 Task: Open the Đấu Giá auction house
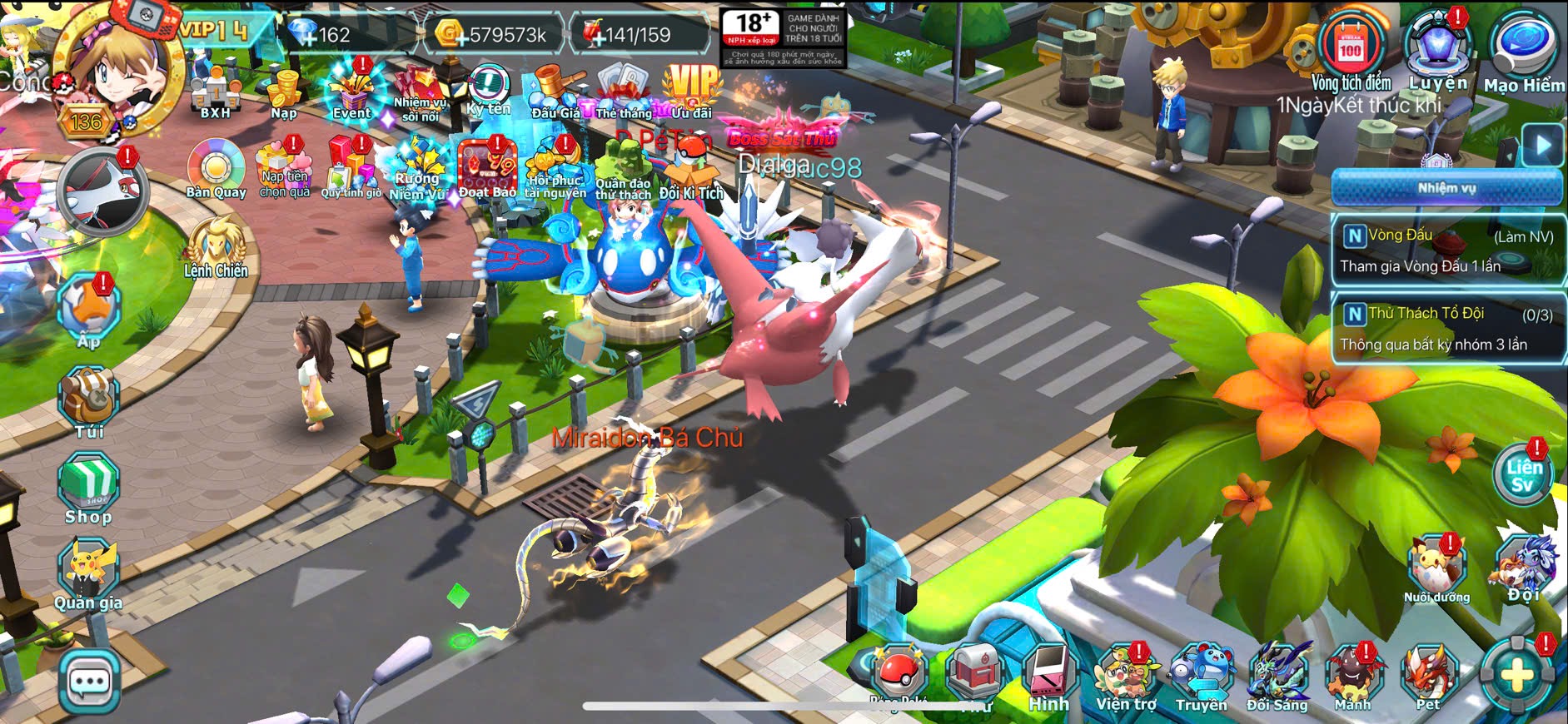tap(555, 92)
